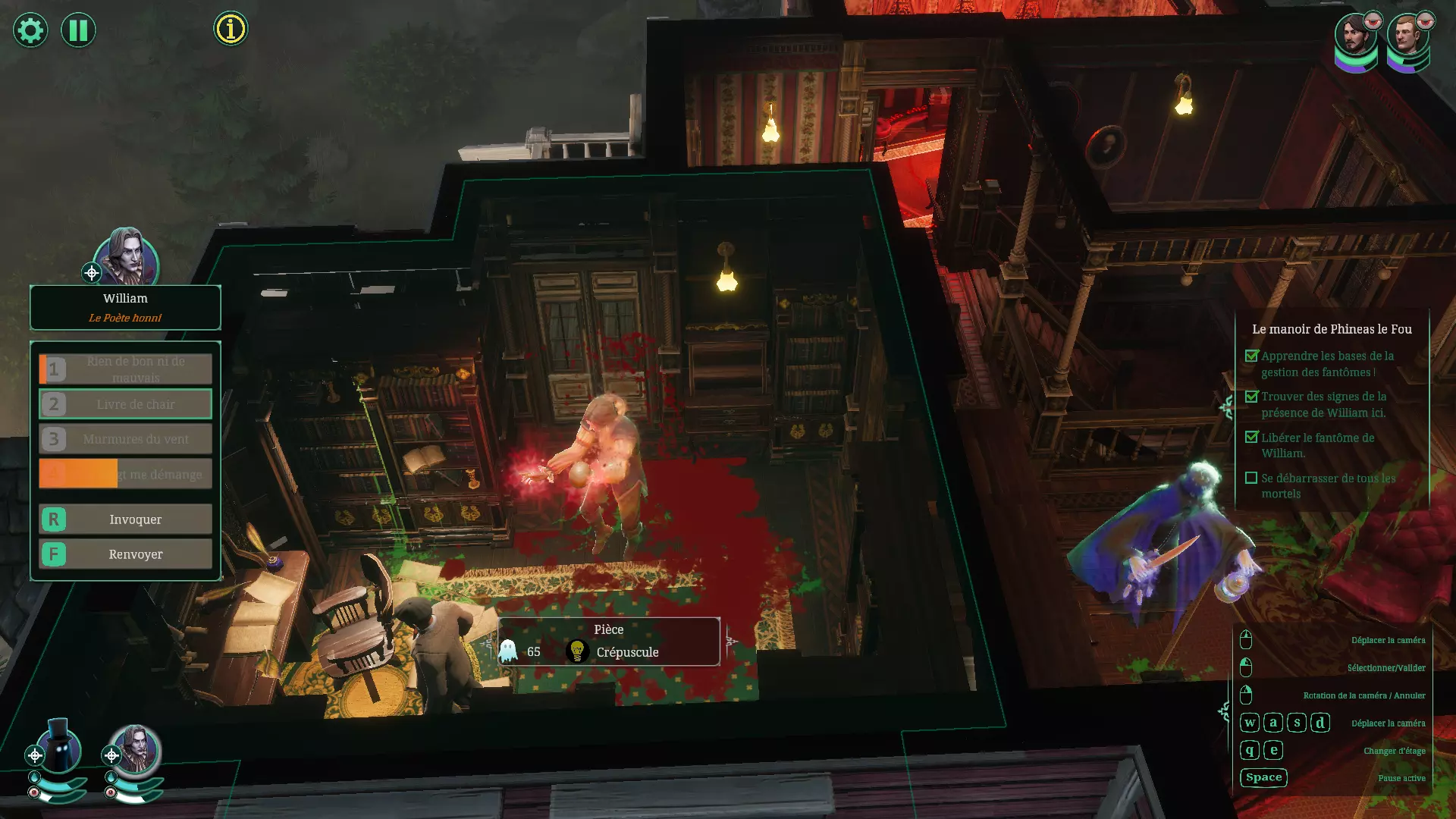The width and height of the screenshot is (1456, 819).
Task: Use the "Livre de chair" ability
Action: 126,404
